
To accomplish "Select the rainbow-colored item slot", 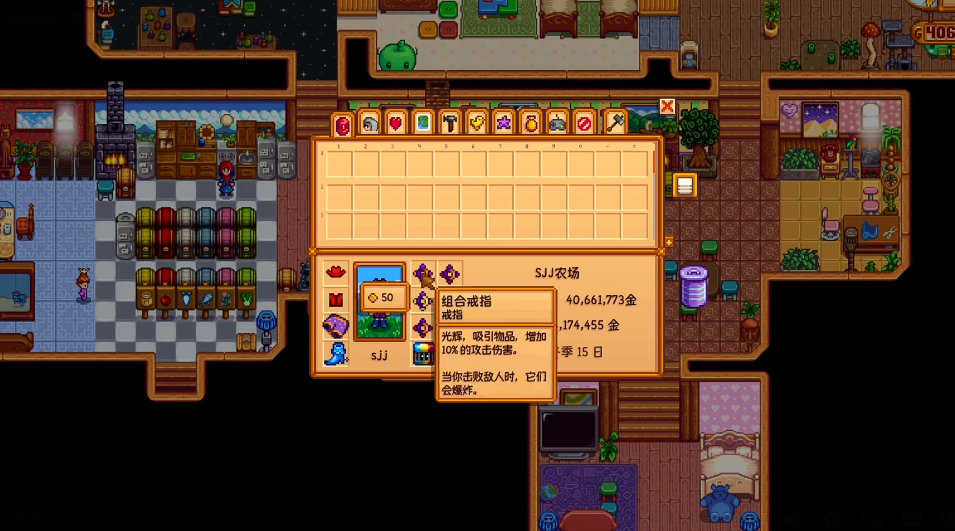I will pyautogui.click(x=423, y=353).
